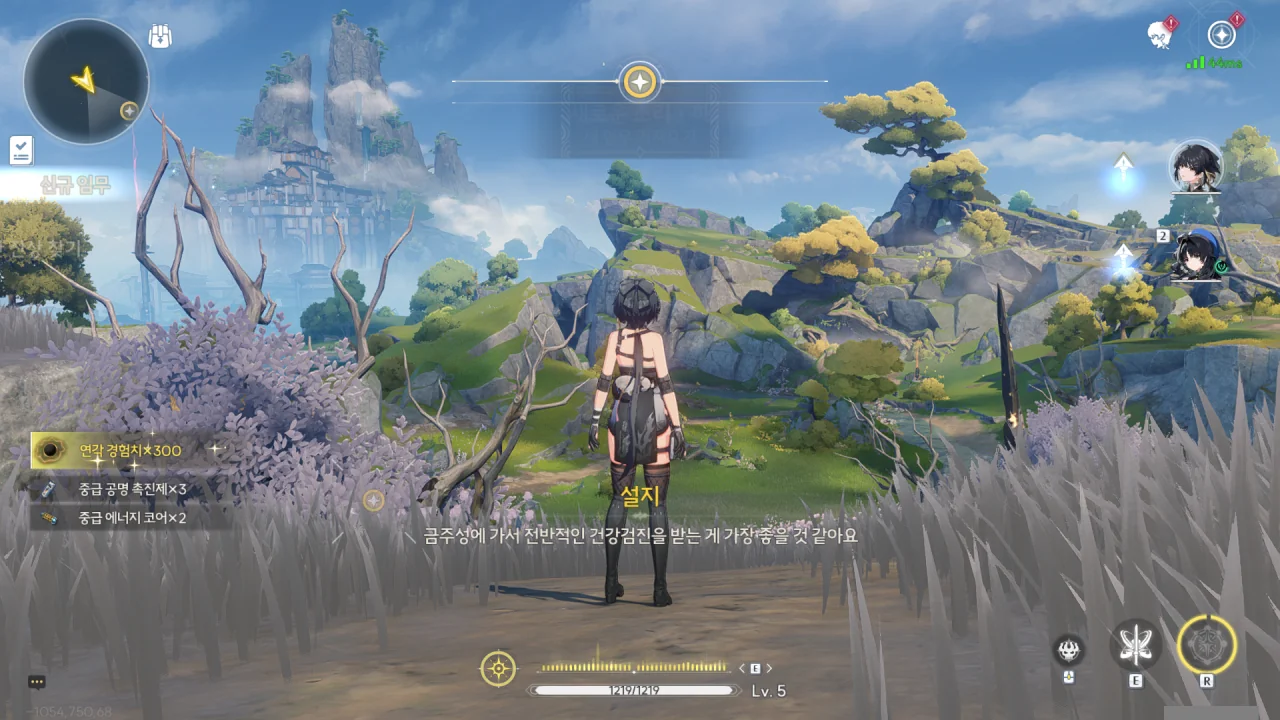Open the star compass menu icon
Screen dimensions: 1280x720
click(1221, 35)
